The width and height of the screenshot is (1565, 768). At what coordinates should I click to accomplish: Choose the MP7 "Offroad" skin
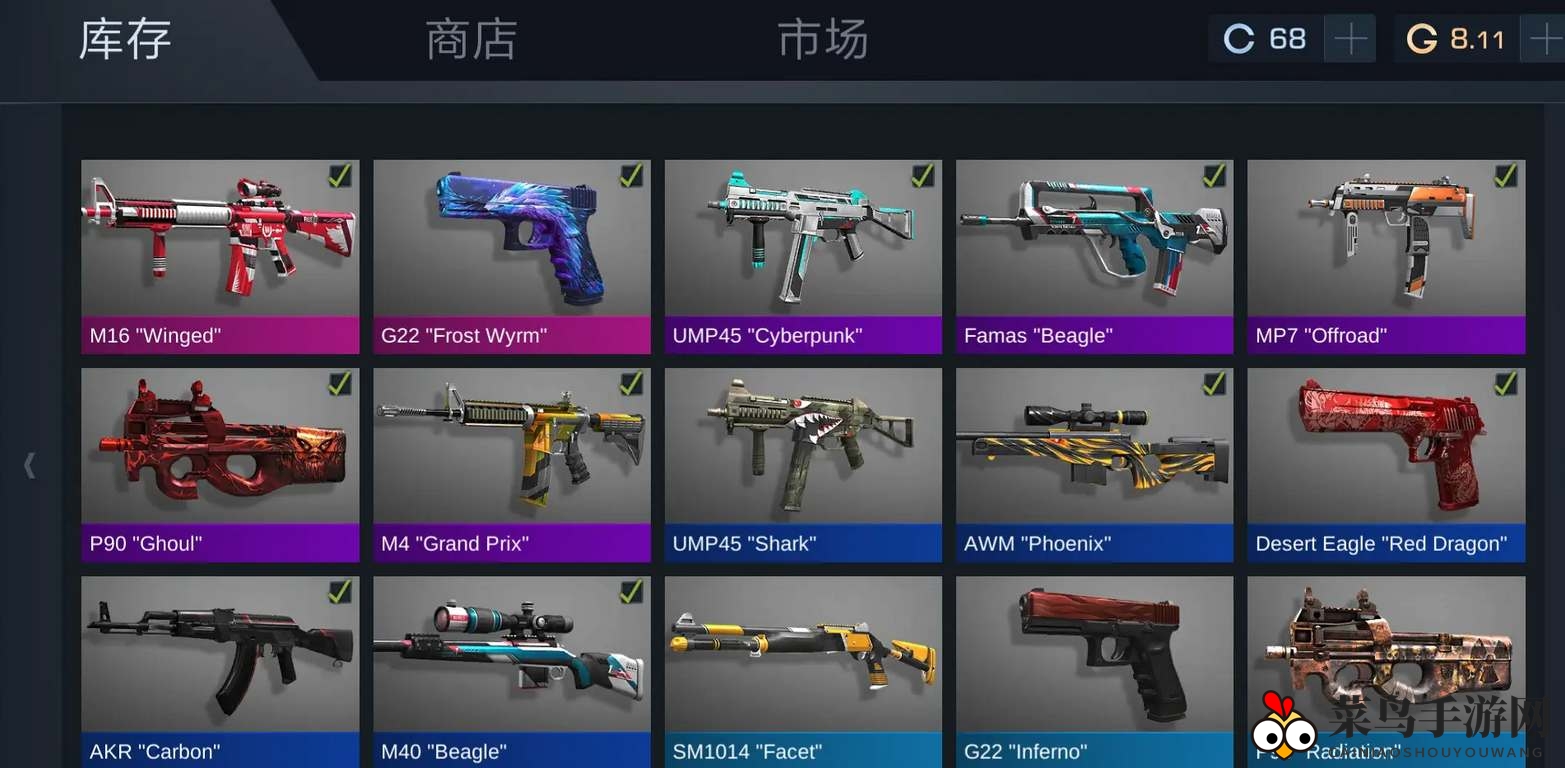point(1386,256)
